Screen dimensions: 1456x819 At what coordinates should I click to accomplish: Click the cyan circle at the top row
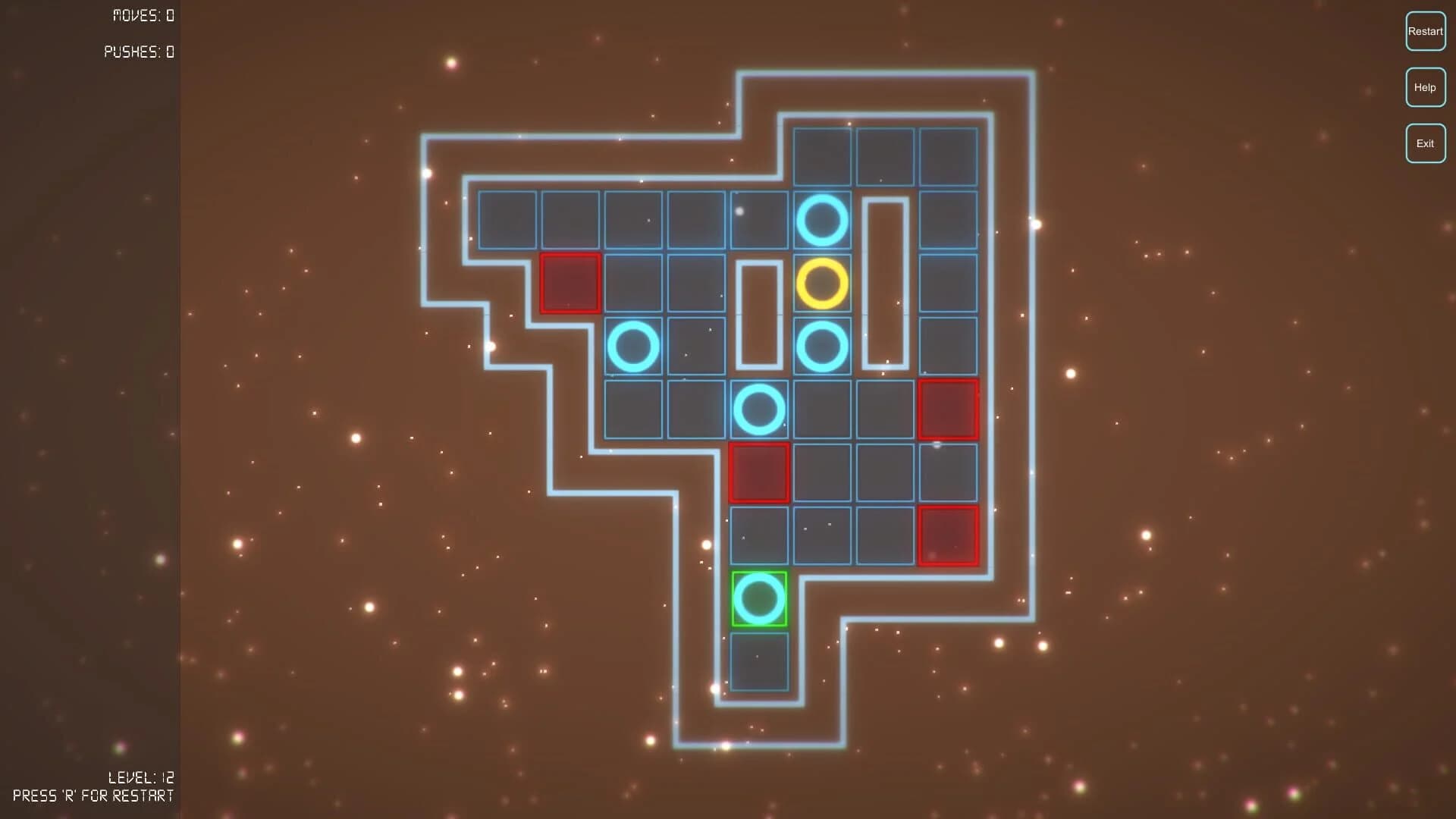pyautogui.click(x=821, y=221)
